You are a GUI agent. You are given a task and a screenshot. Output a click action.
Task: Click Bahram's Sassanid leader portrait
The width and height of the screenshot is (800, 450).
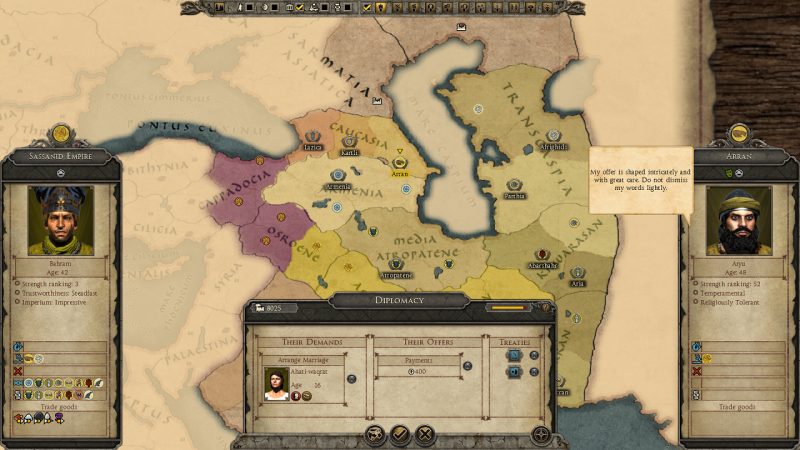(60, 219)
